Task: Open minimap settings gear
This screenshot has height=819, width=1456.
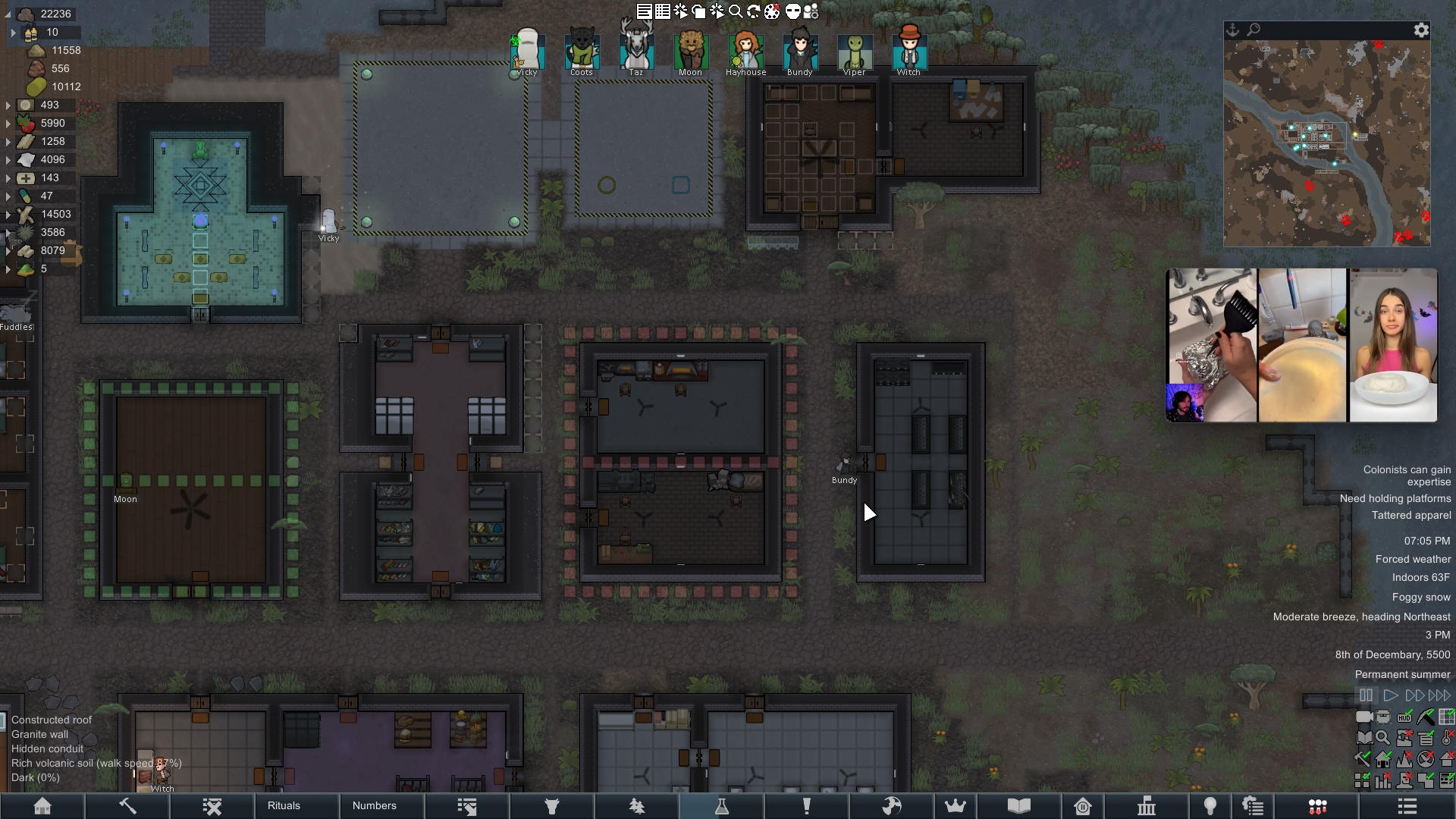Action: tap(1421, 30)
